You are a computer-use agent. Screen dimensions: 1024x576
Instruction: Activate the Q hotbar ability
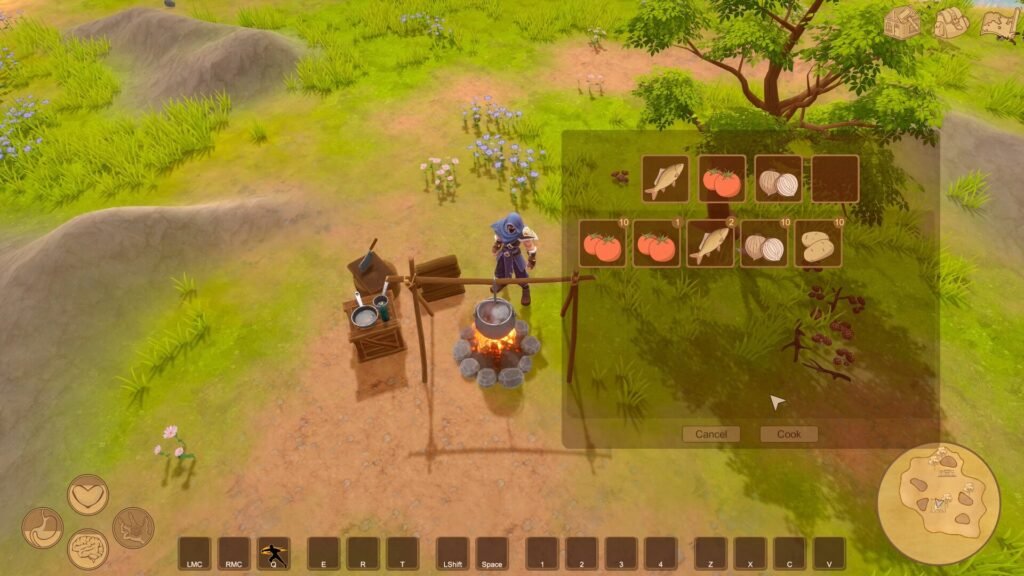[273, 553]
